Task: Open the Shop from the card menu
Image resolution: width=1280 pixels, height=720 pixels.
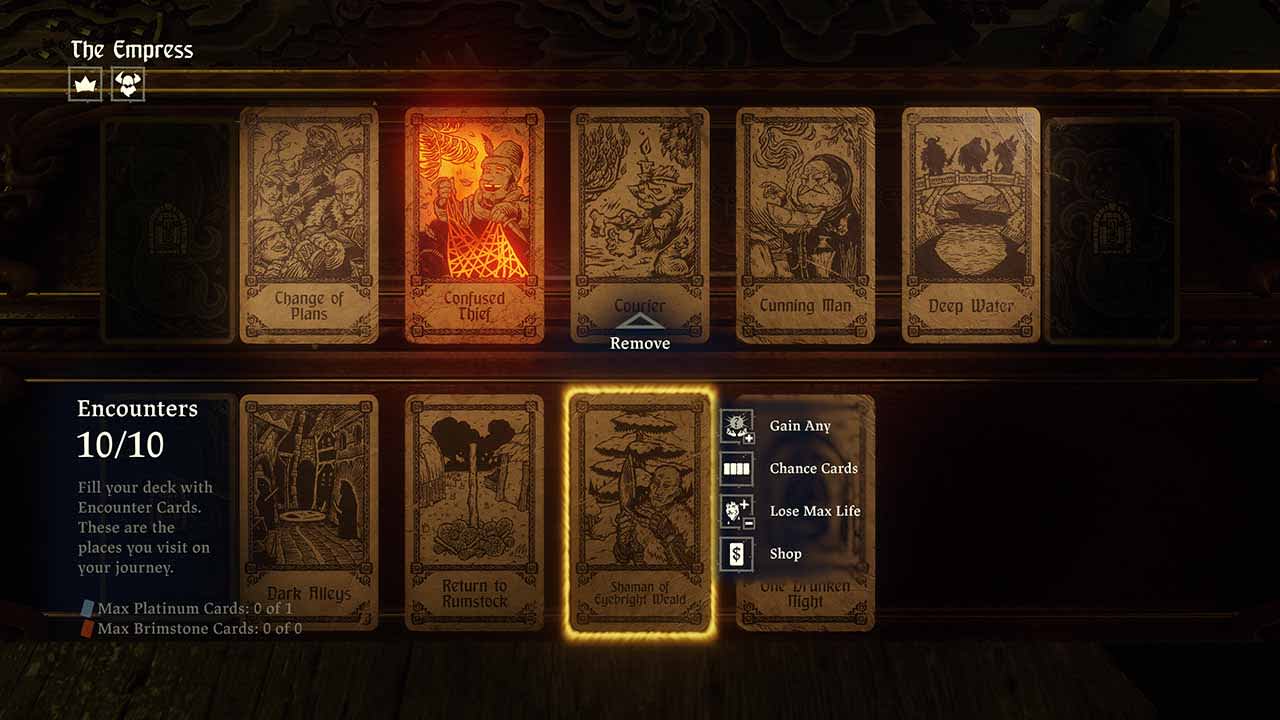Action: tap(786, 553)
